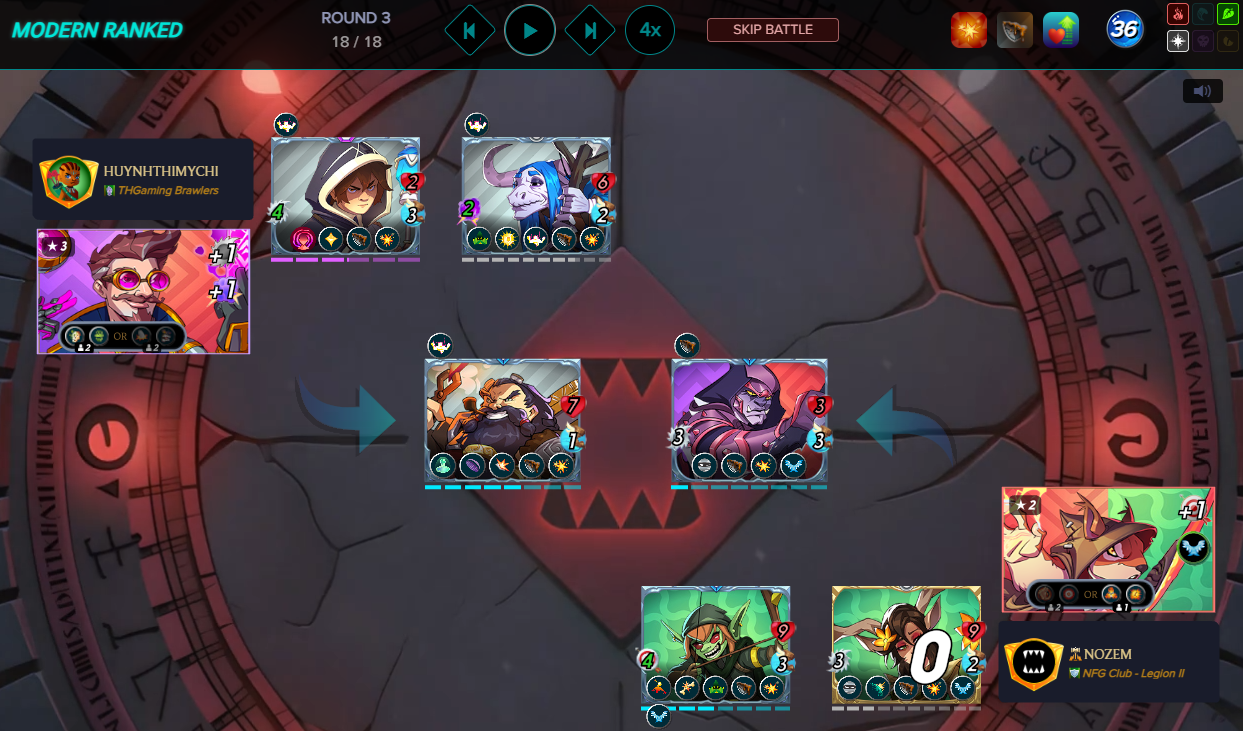Toggle the 4x playback speed
Viewport: 1243px width, 731px height.
[650, 30]
